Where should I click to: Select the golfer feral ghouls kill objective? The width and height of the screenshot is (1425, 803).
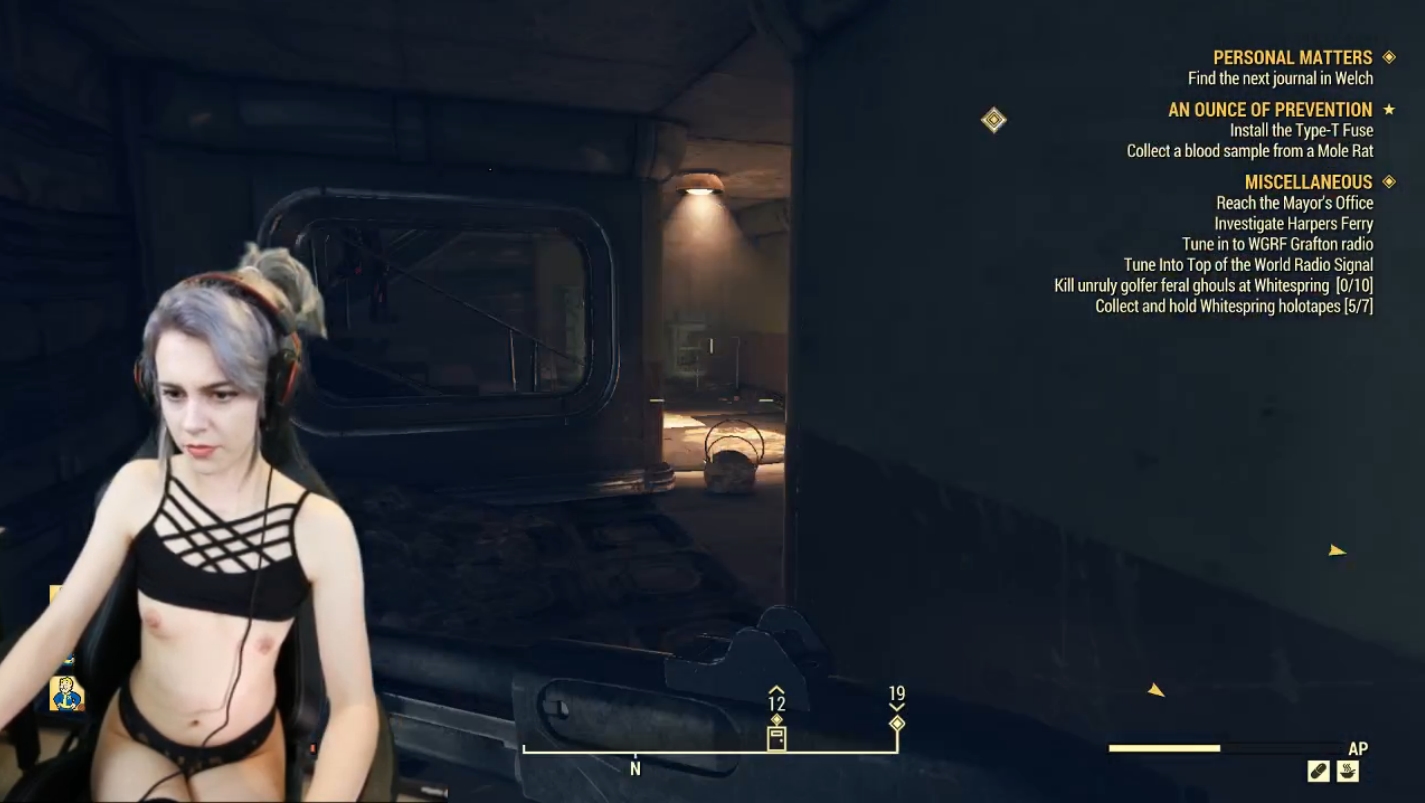pyautogui.click(x=1213, y=286)
